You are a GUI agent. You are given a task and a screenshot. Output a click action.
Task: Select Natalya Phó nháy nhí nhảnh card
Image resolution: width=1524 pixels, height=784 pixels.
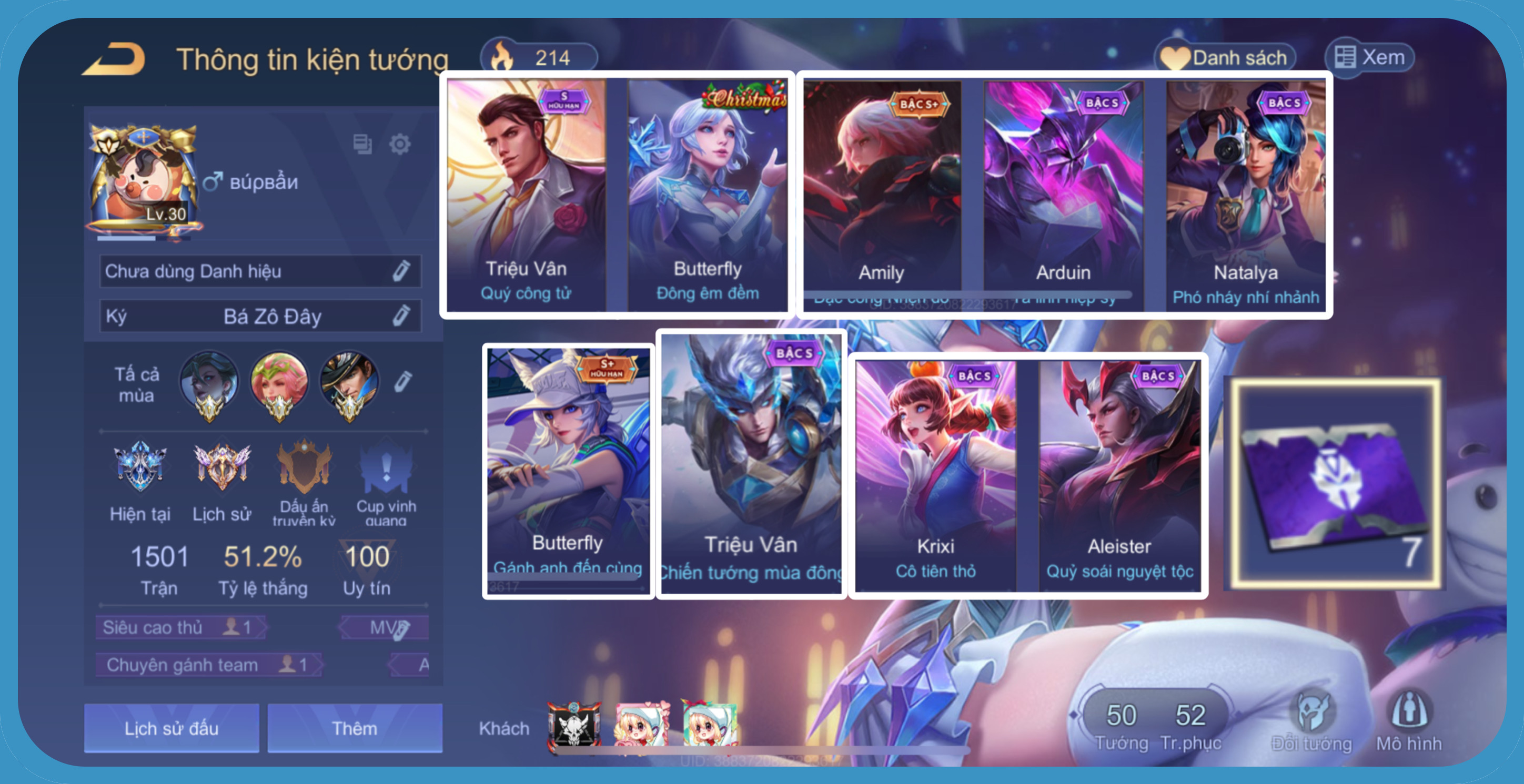pyautogui.click(x=1245, y=195)
